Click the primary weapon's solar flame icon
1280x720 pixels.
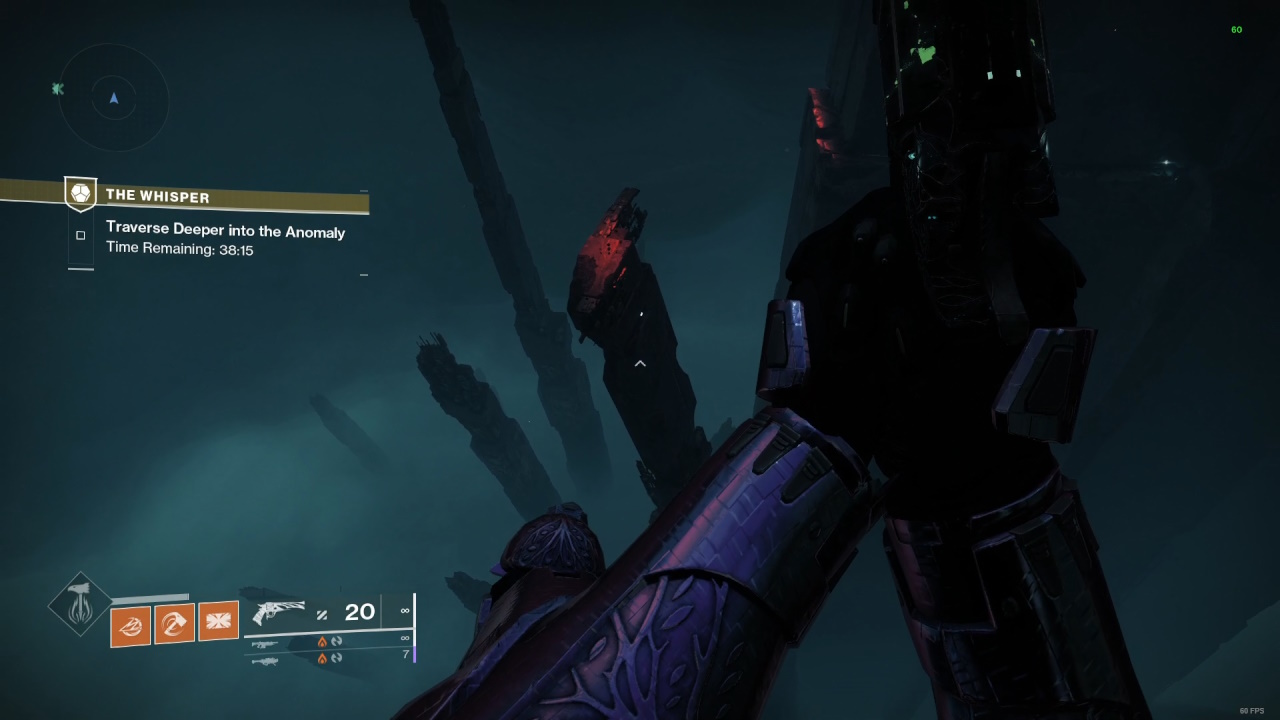323,641
